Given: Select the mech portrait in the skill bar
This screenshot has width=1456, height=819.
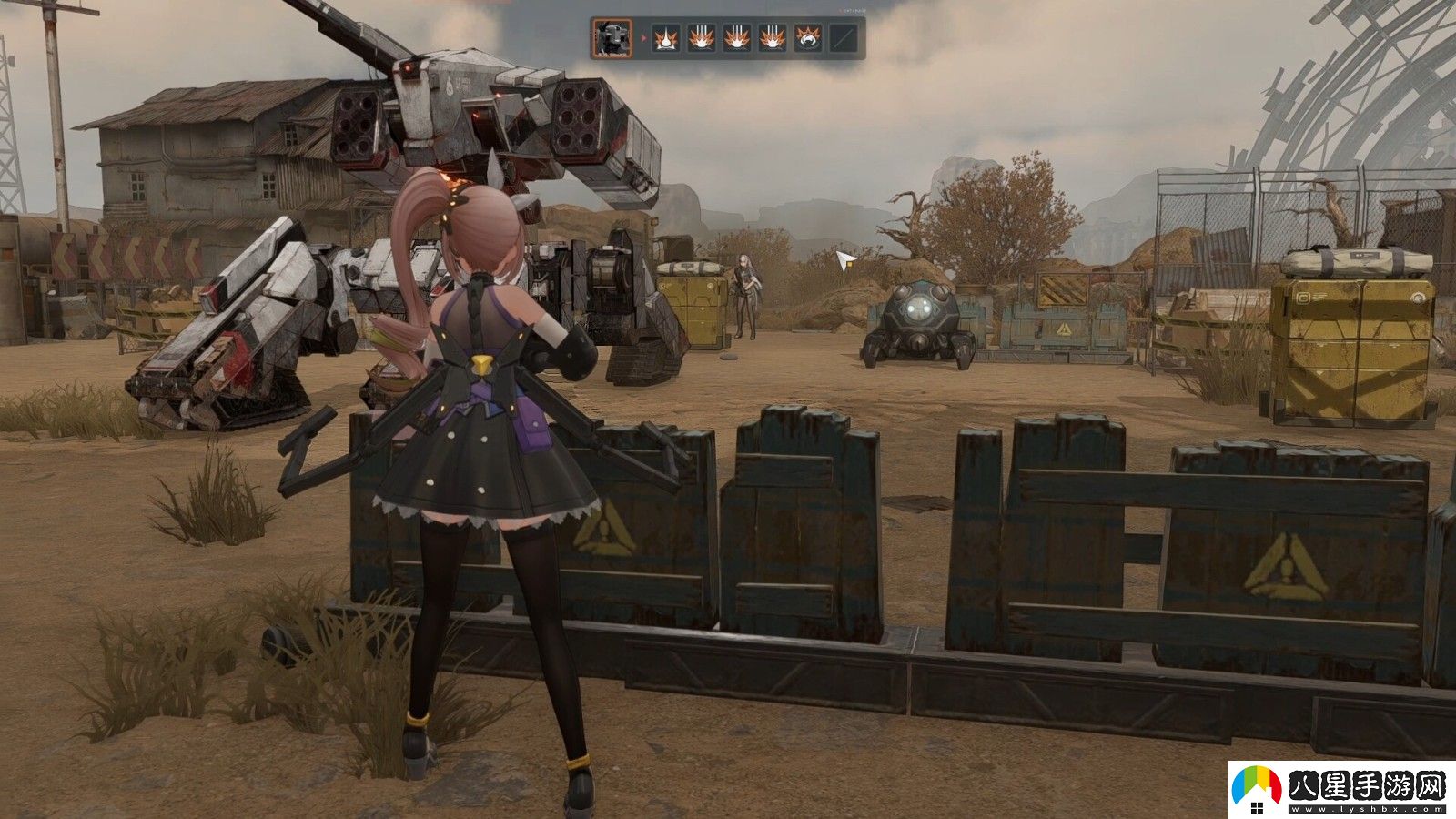Looking at the screenshot, I should pos(612,37).
